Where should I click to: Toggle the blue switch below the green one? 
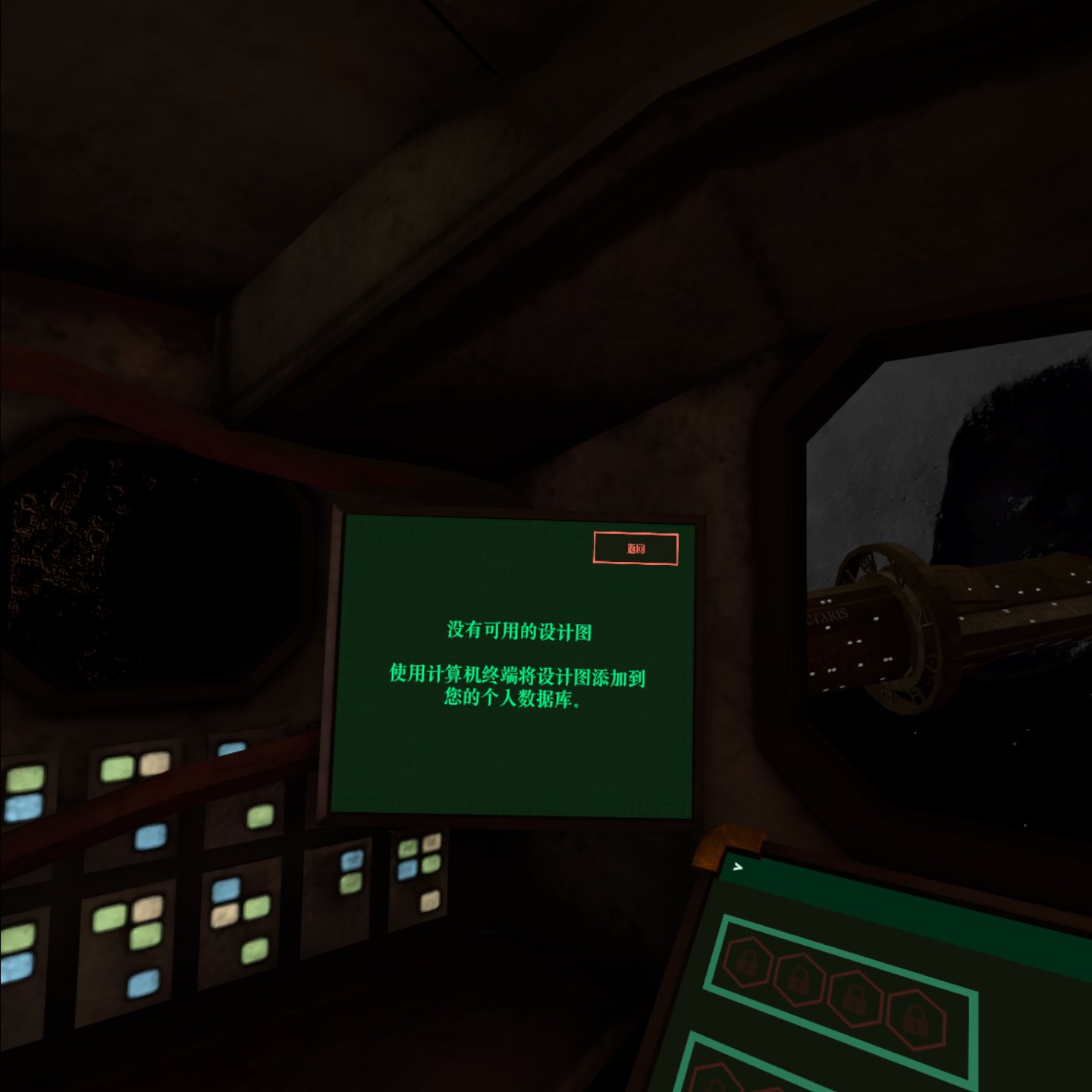click(21, 808)
